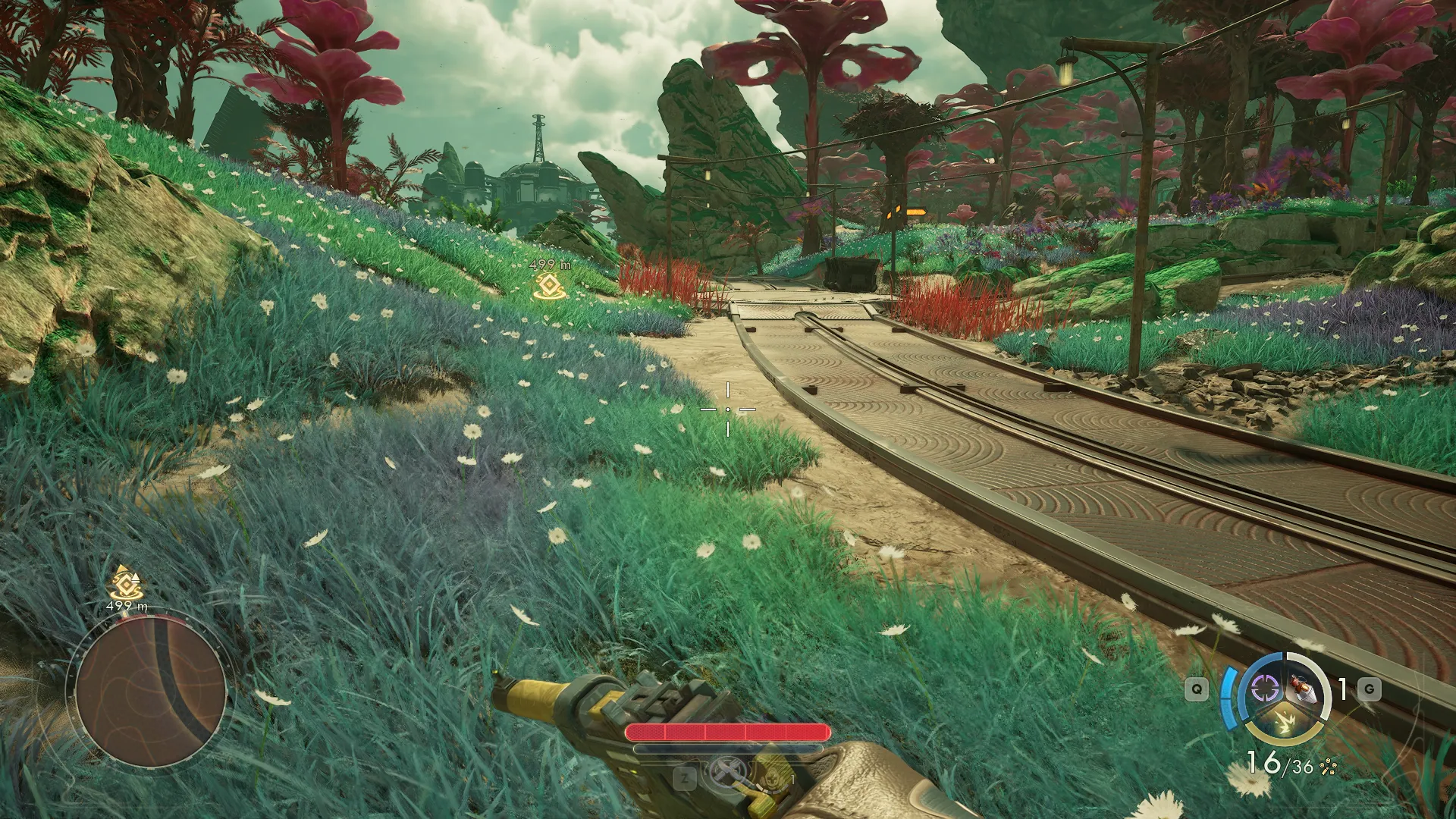1456x819 pixels.
Task: Select the yellow impact burst wheel segment
Action: click(x=1284, y=723)
